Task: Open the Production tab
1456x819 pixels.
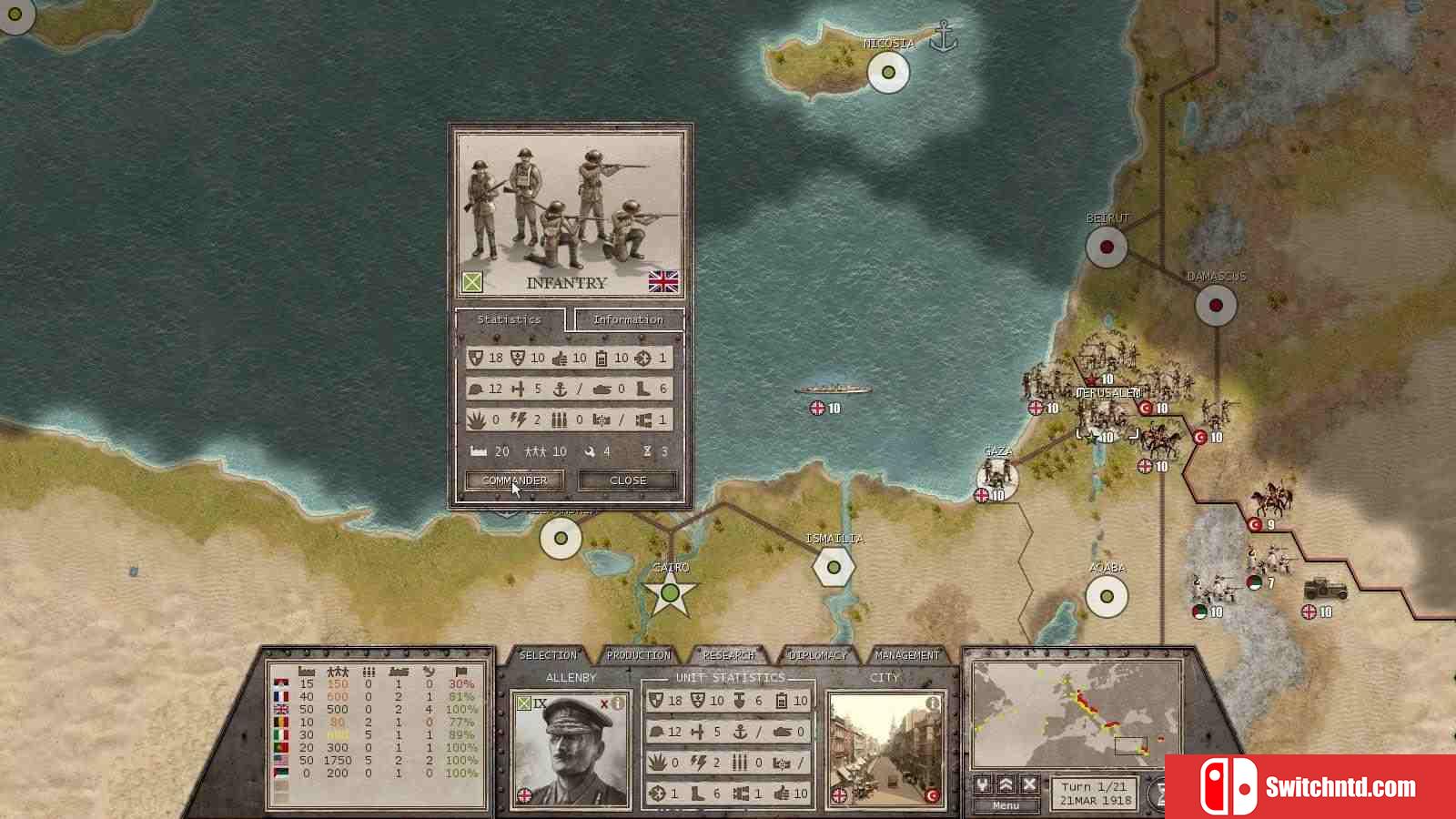Action: [638, 655]
